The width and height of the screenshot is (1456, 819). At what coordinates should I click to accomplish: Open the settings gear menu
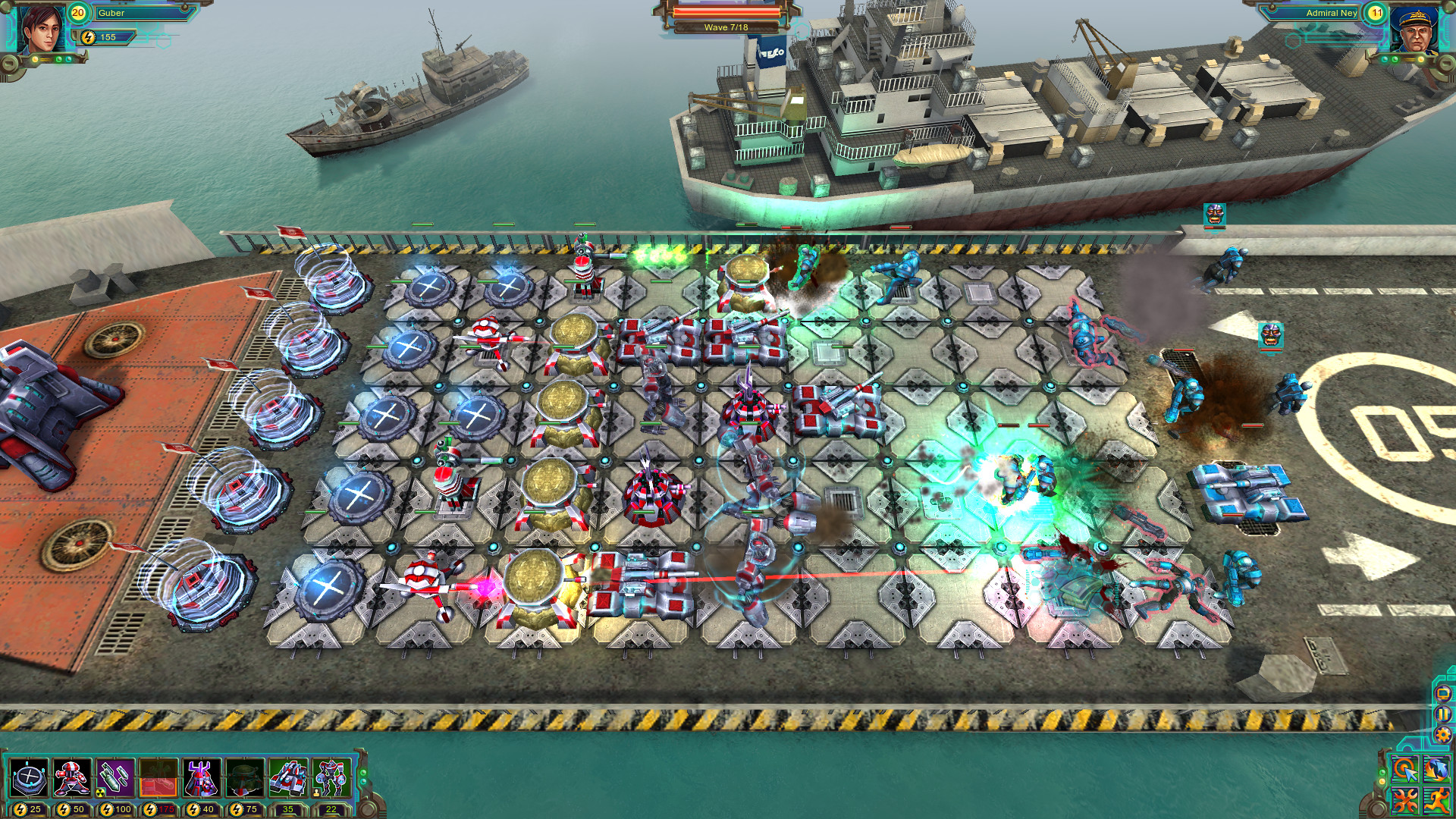[x=1443, y=735]
